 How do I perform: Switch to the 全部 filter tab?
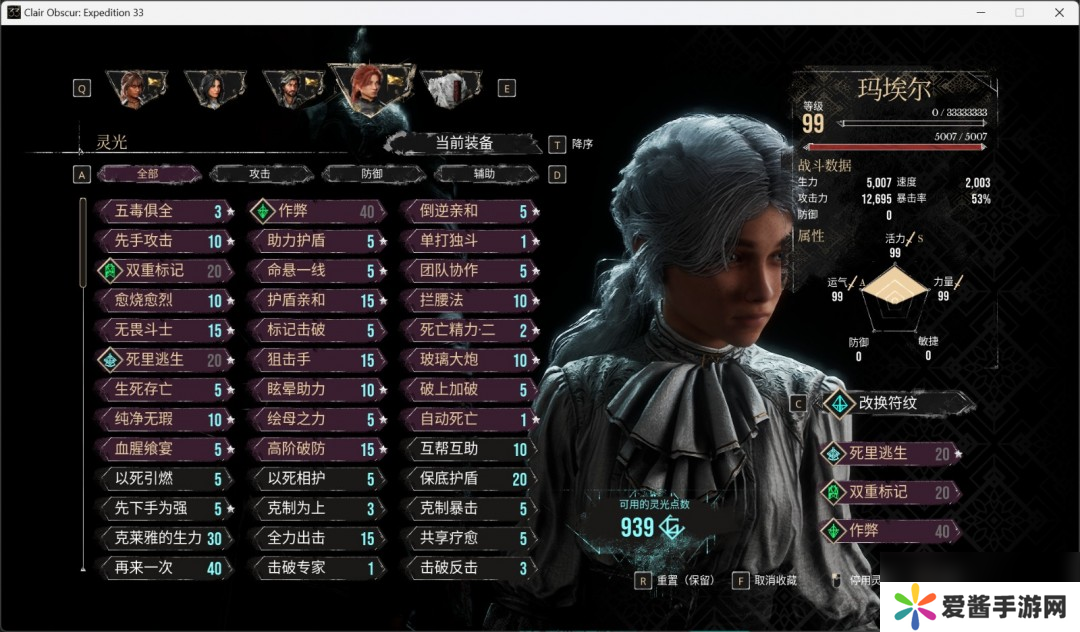point(148,174)
